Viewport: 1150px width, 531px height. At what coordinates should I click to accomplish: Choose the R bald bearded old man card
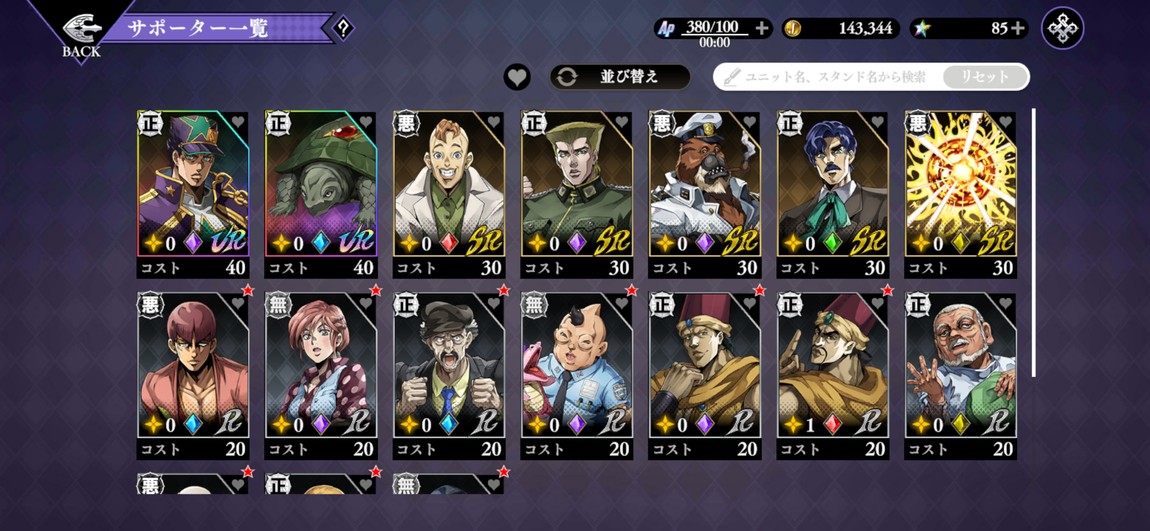961,366
